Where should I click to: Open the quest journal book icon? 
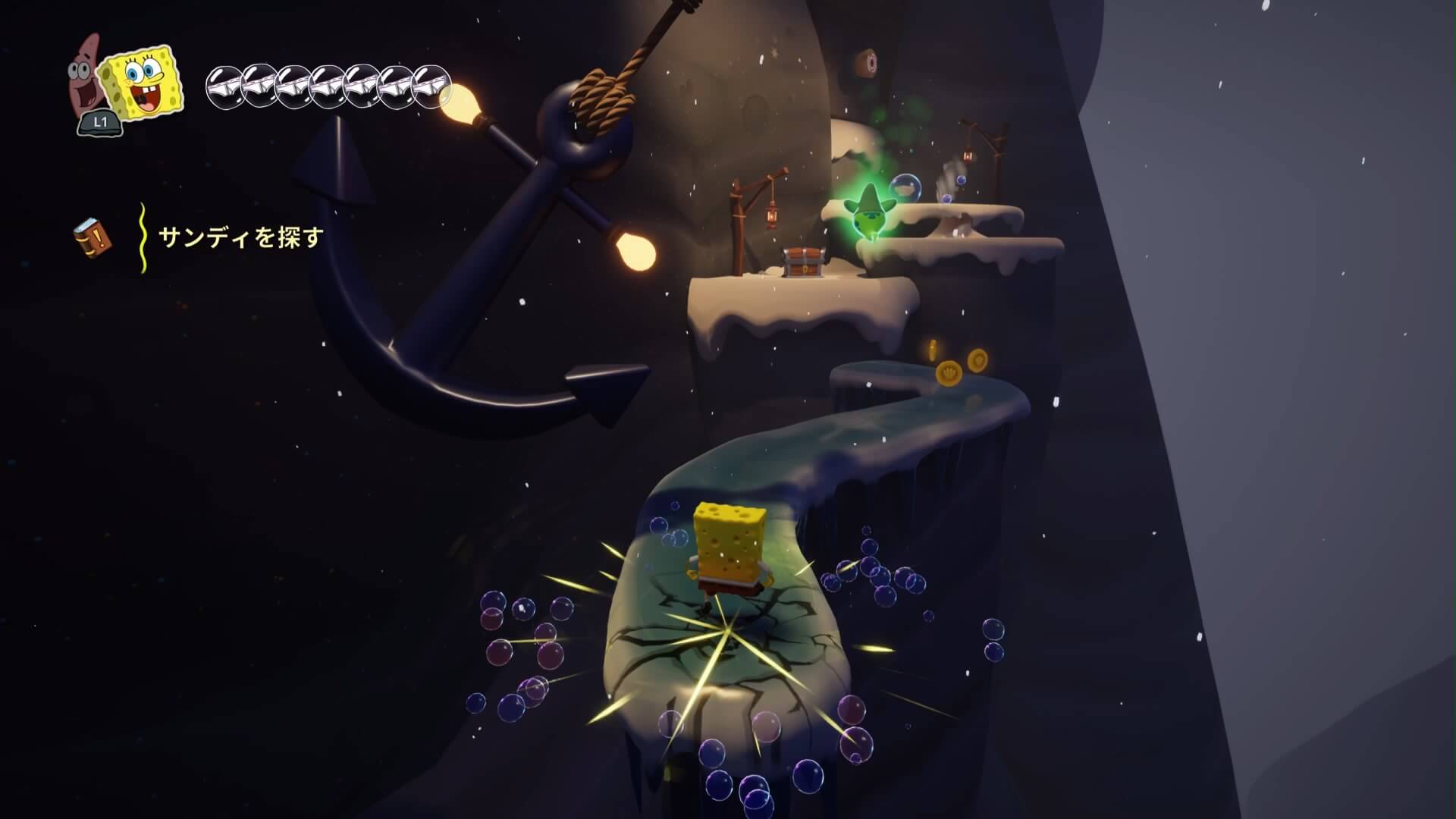click(x=93, y=237)
